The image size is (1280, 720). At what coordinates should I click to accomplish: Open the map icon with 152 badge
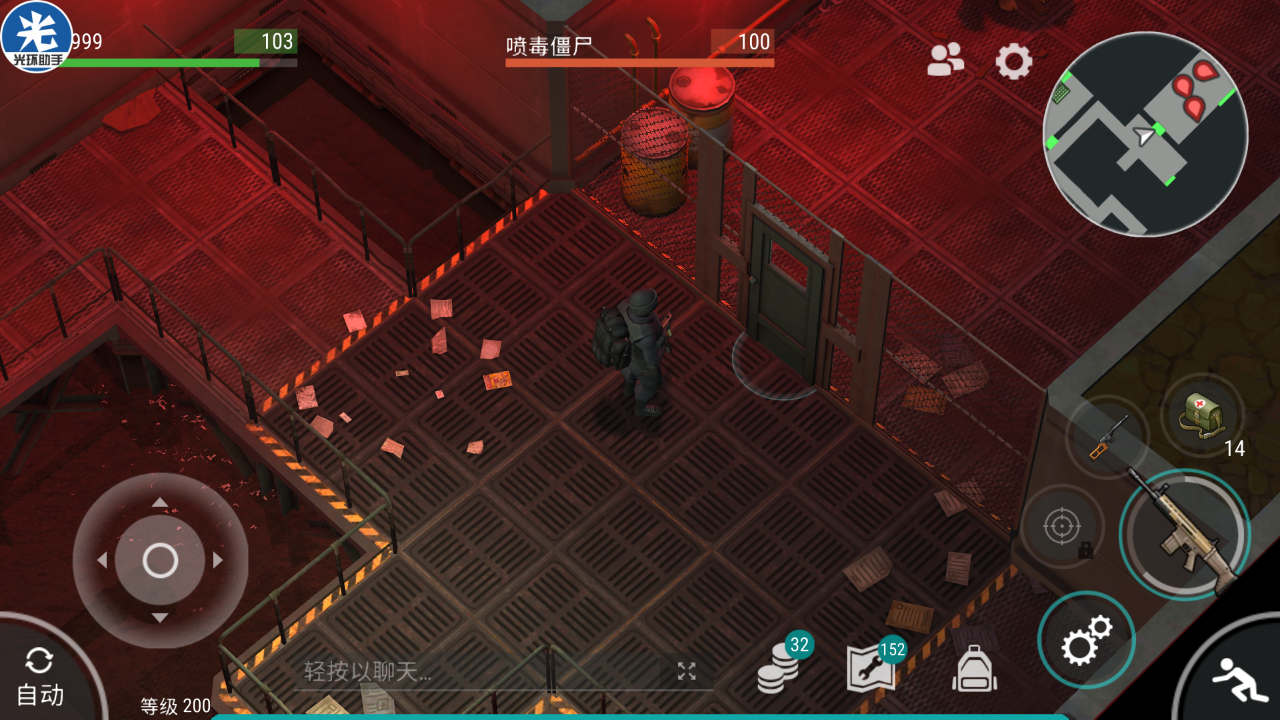[870, 668]
